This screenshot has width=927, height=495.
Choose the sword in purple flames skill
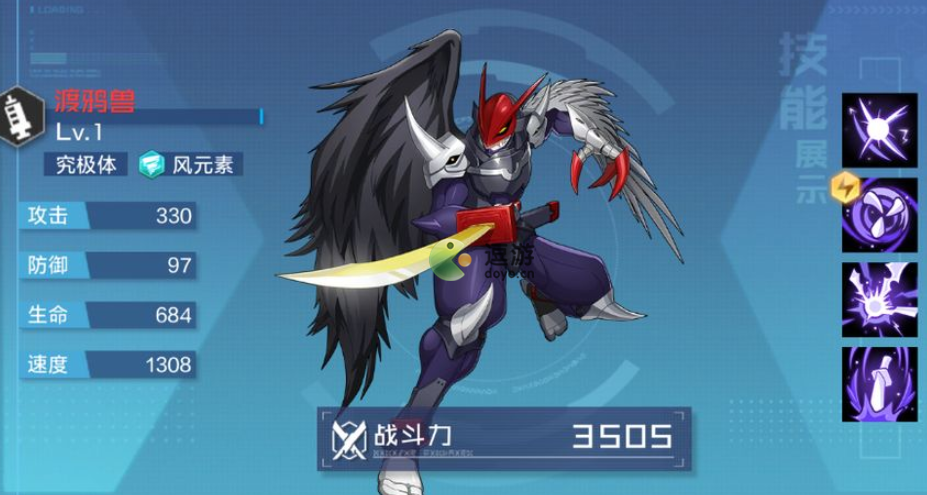pos(878,383)
